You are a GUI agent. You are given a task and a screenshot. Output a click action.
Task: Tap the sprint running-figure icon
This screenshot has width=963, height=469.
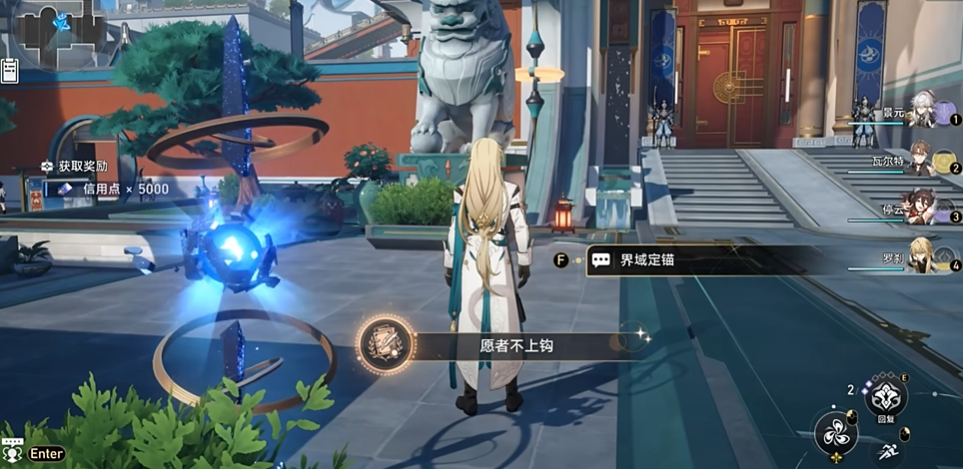886,453
